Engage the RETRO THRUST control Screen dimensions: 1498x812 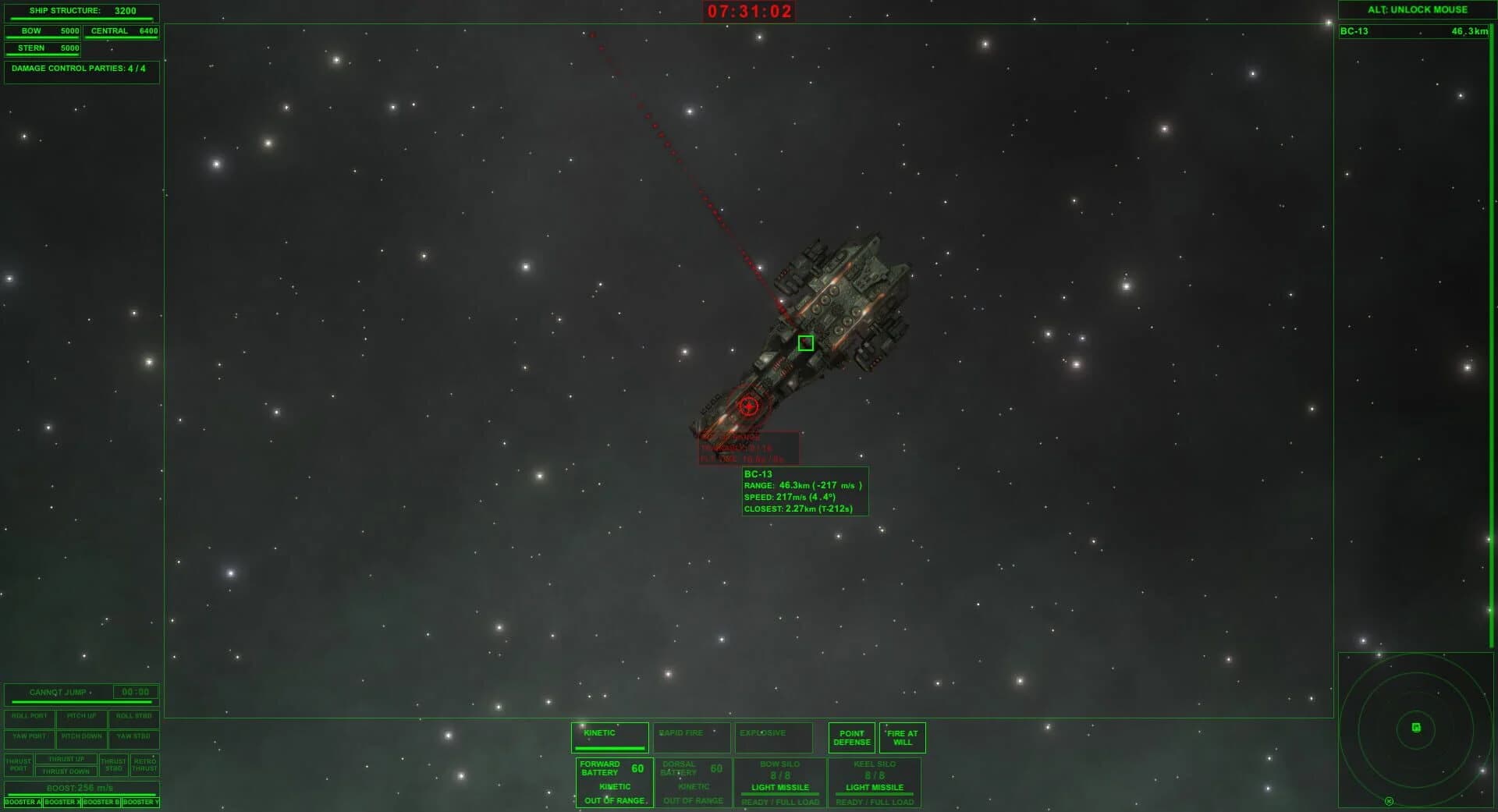pos(145,764)
